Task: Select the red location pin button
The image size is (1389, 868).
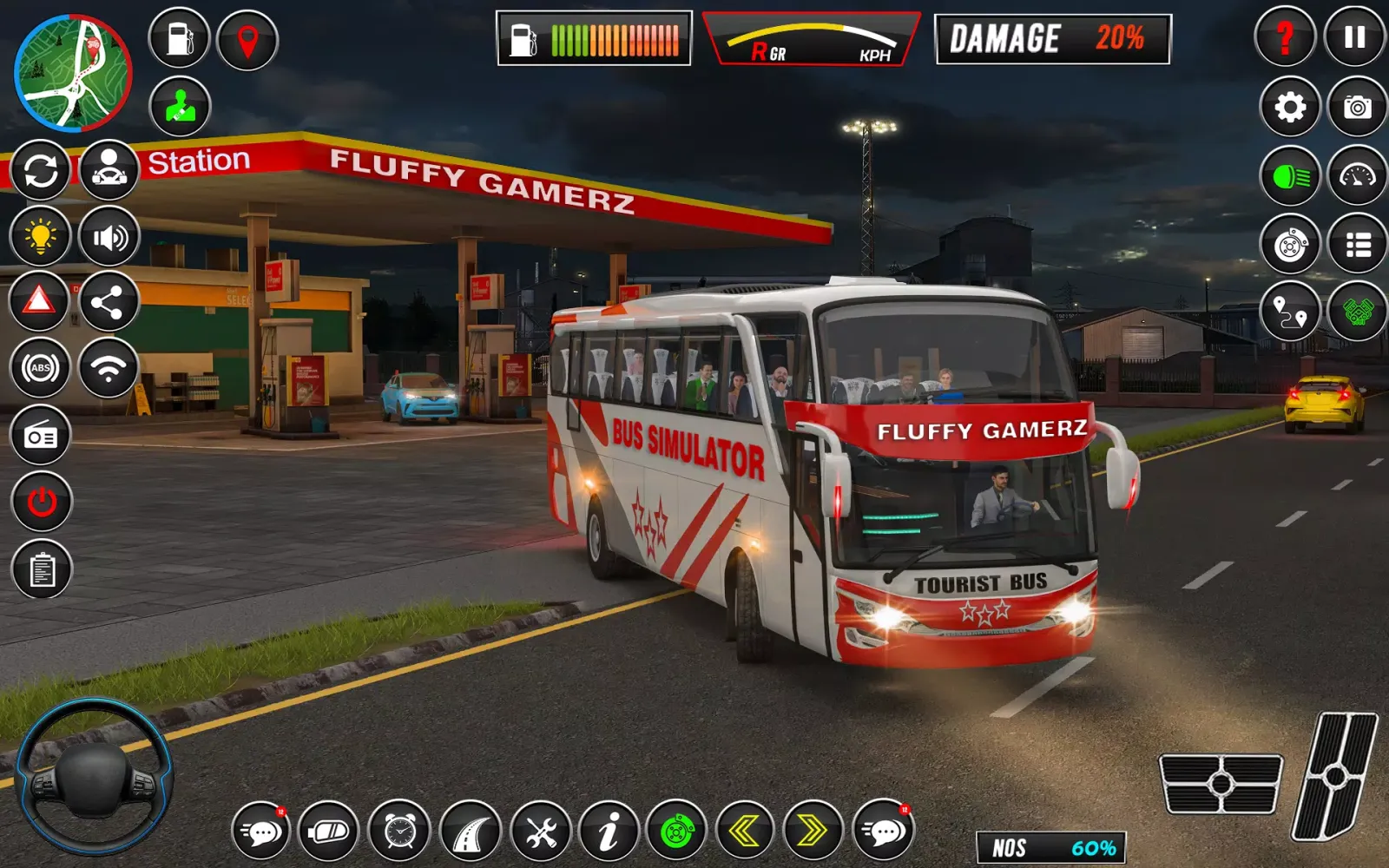Action: 247,39
